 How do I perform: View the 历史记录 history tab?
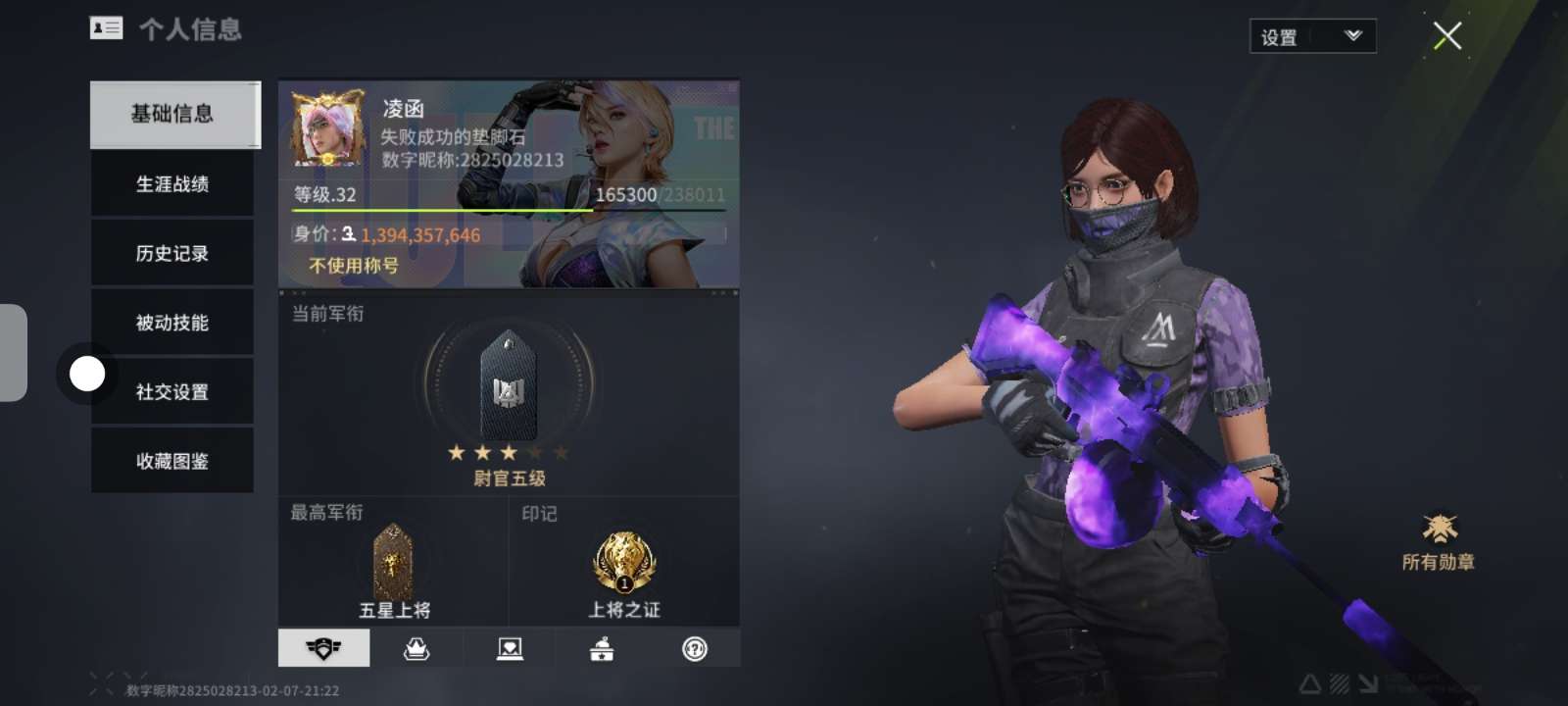(x=172, y=254)
